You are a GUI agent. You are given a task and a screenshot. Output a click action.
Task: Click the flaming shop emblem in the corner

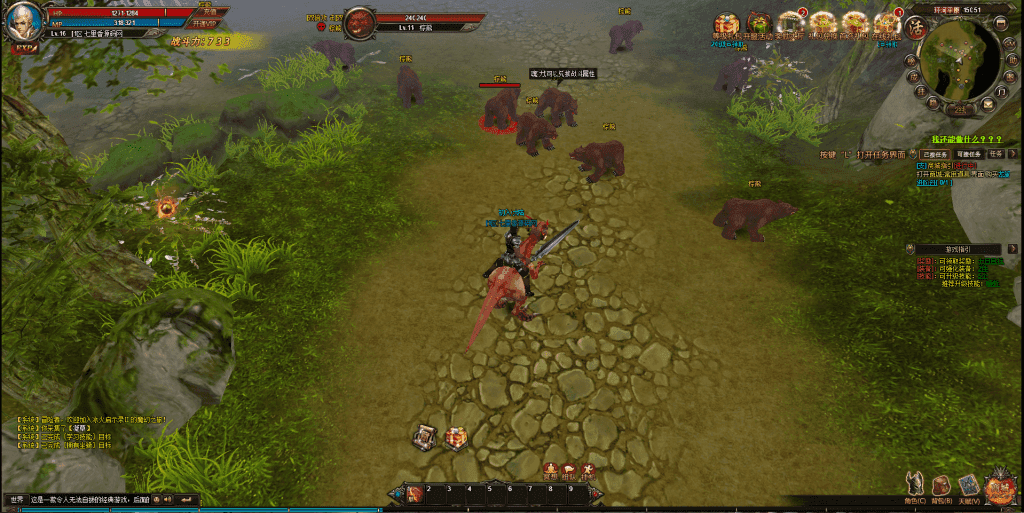[999, 487]
